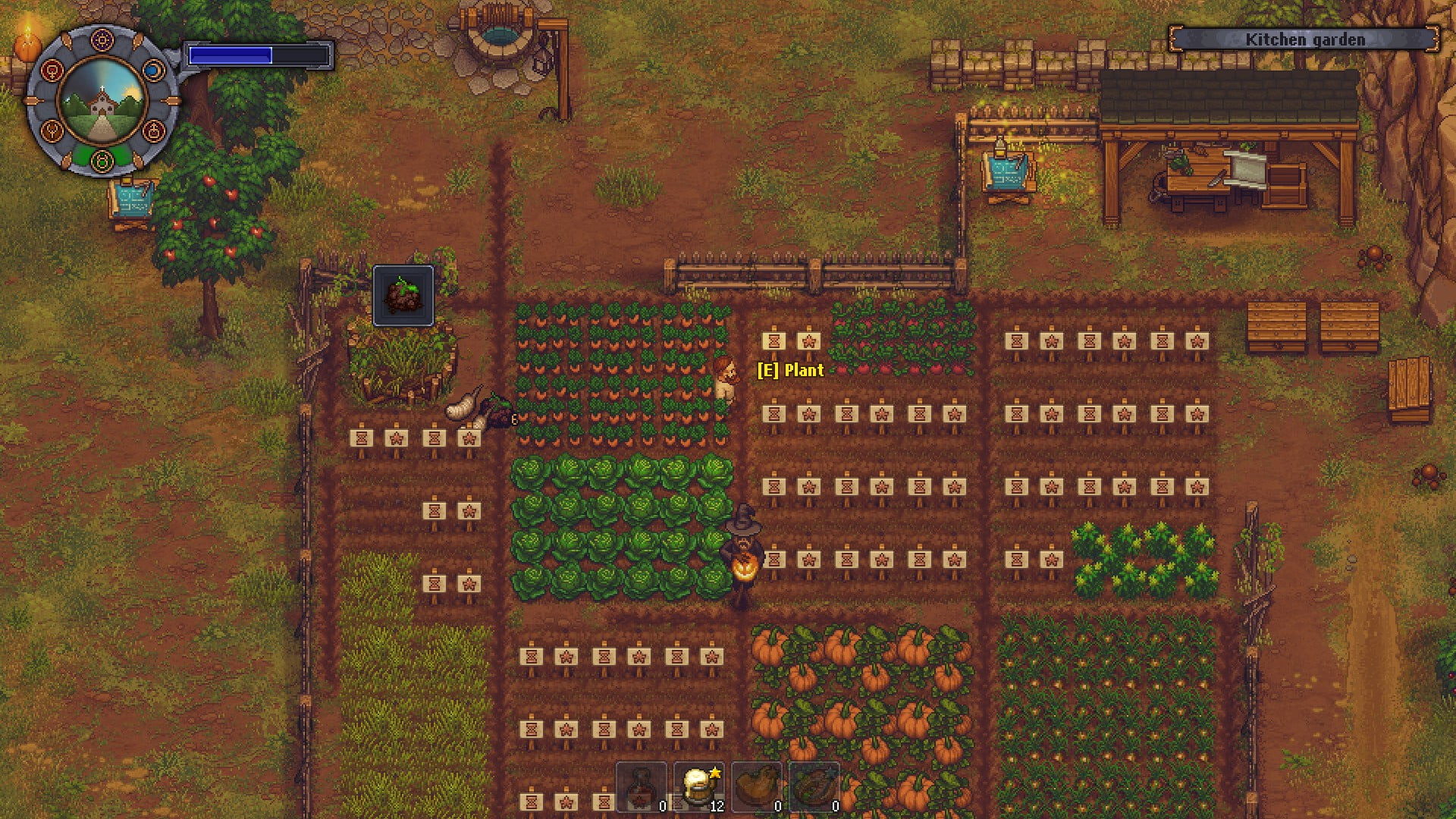Screen dimensions: 1456x819
Task: Select the highlighted green day symbol
Action: point(102,161)
